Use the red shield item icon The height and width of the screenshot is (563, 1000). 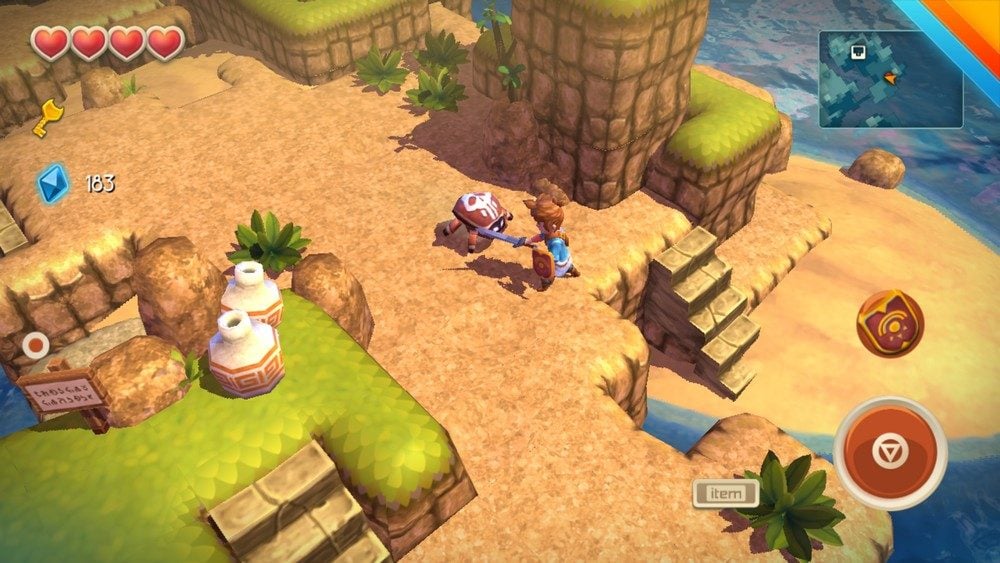(889, 322)
